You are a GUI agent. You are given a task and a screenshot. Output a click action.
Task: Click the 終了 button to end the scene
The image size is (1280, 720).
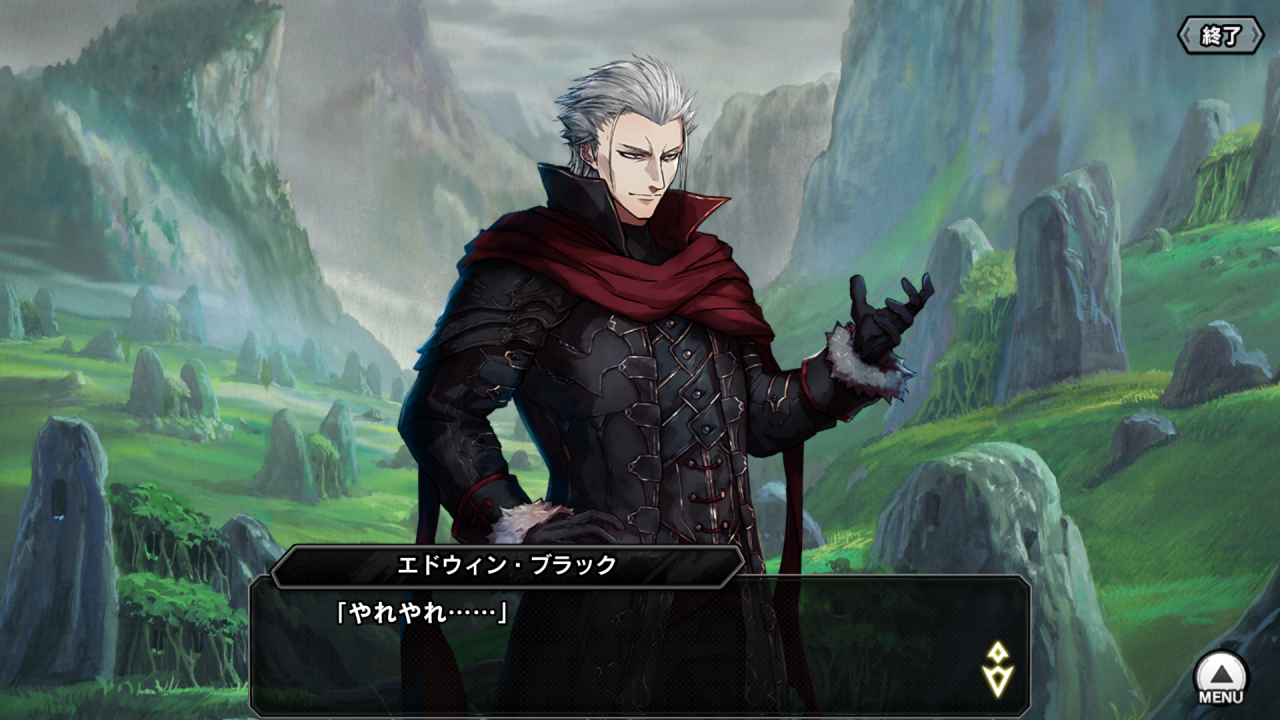1221,36
